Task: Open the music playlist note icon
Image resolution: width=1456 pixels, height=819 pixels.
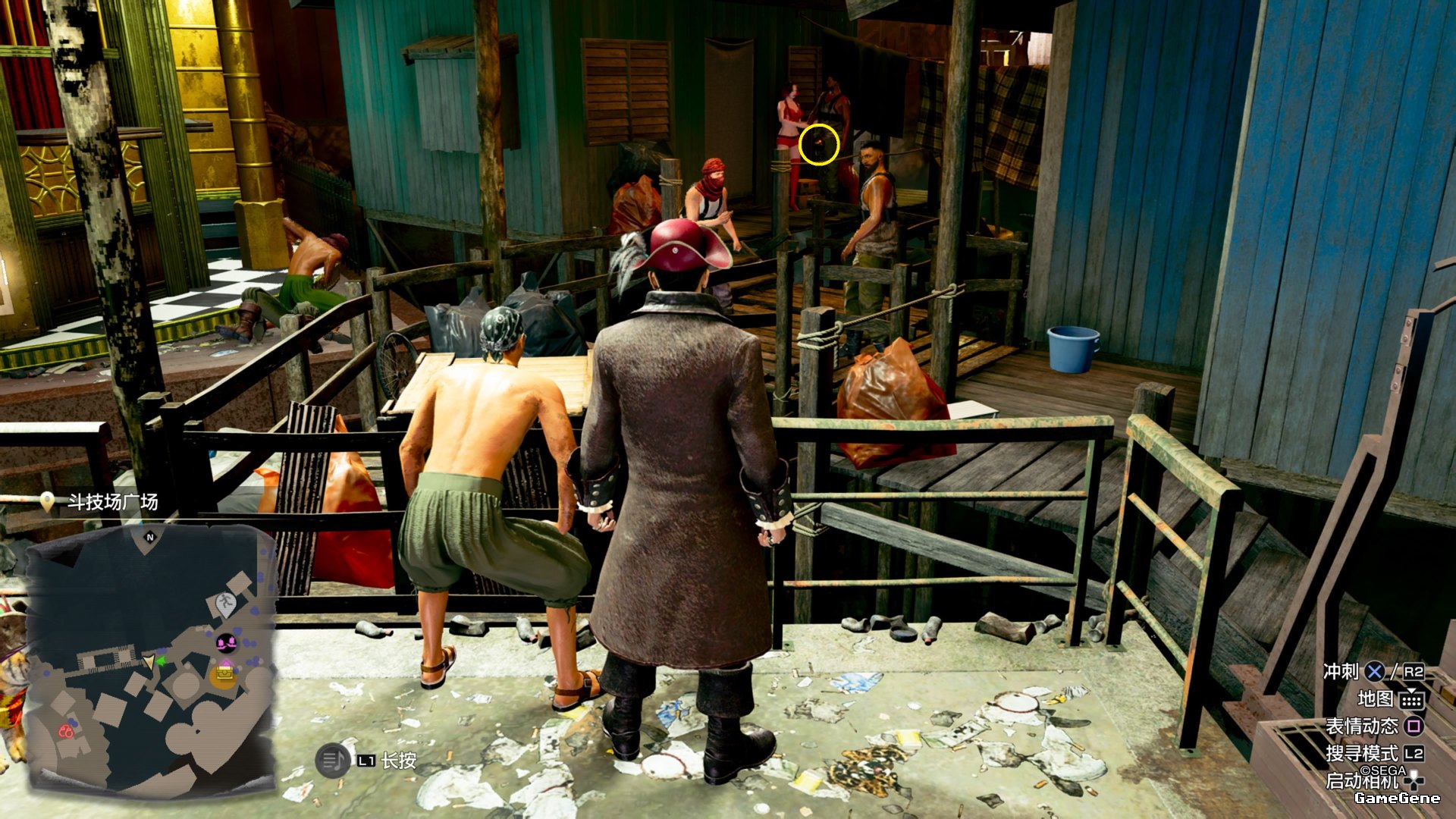Action: [x=332, y=760]
